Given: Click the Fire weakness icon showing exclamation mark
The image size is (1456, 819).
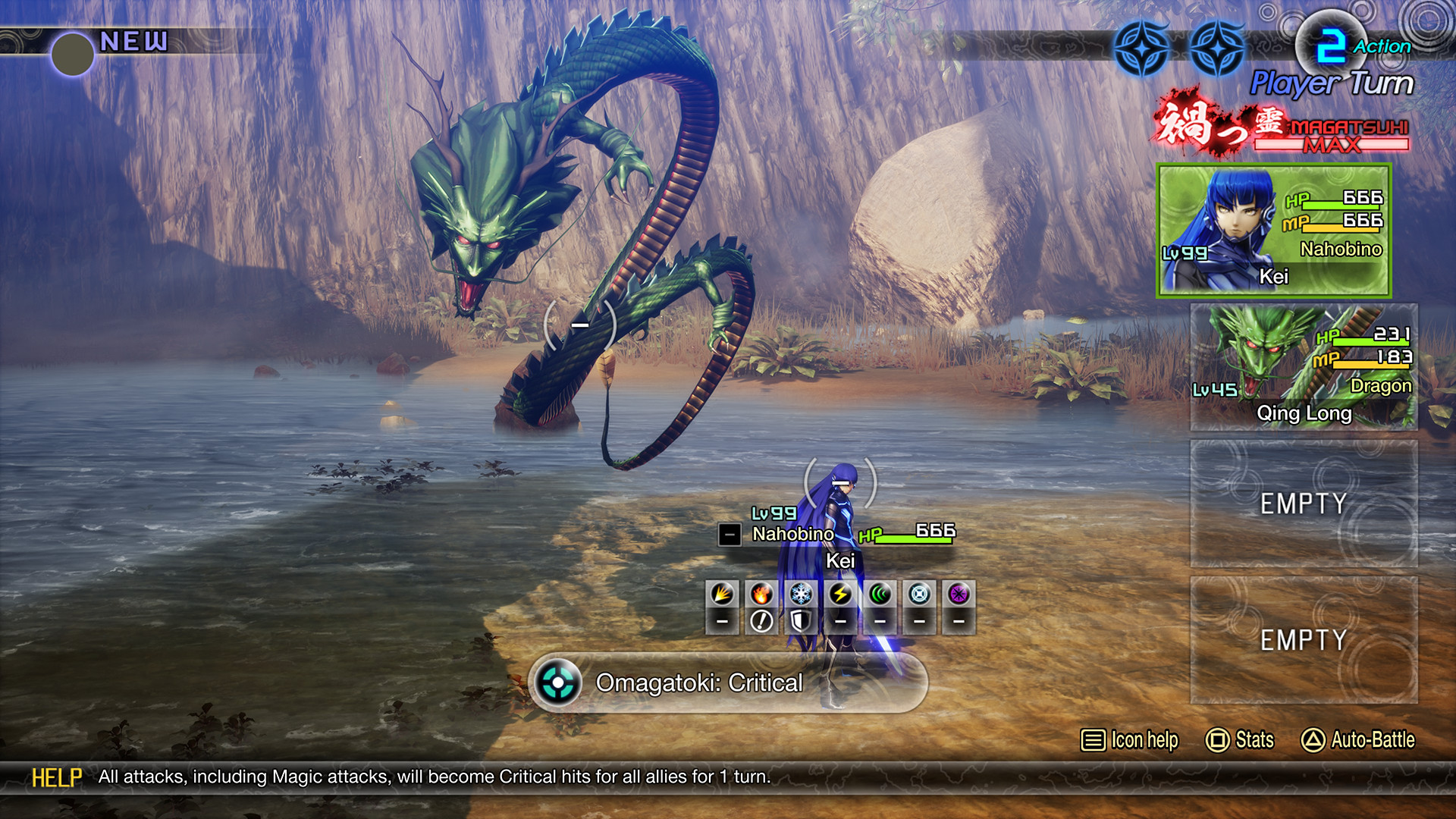Looking at the screenshot, I should click(x=761, y=620).
